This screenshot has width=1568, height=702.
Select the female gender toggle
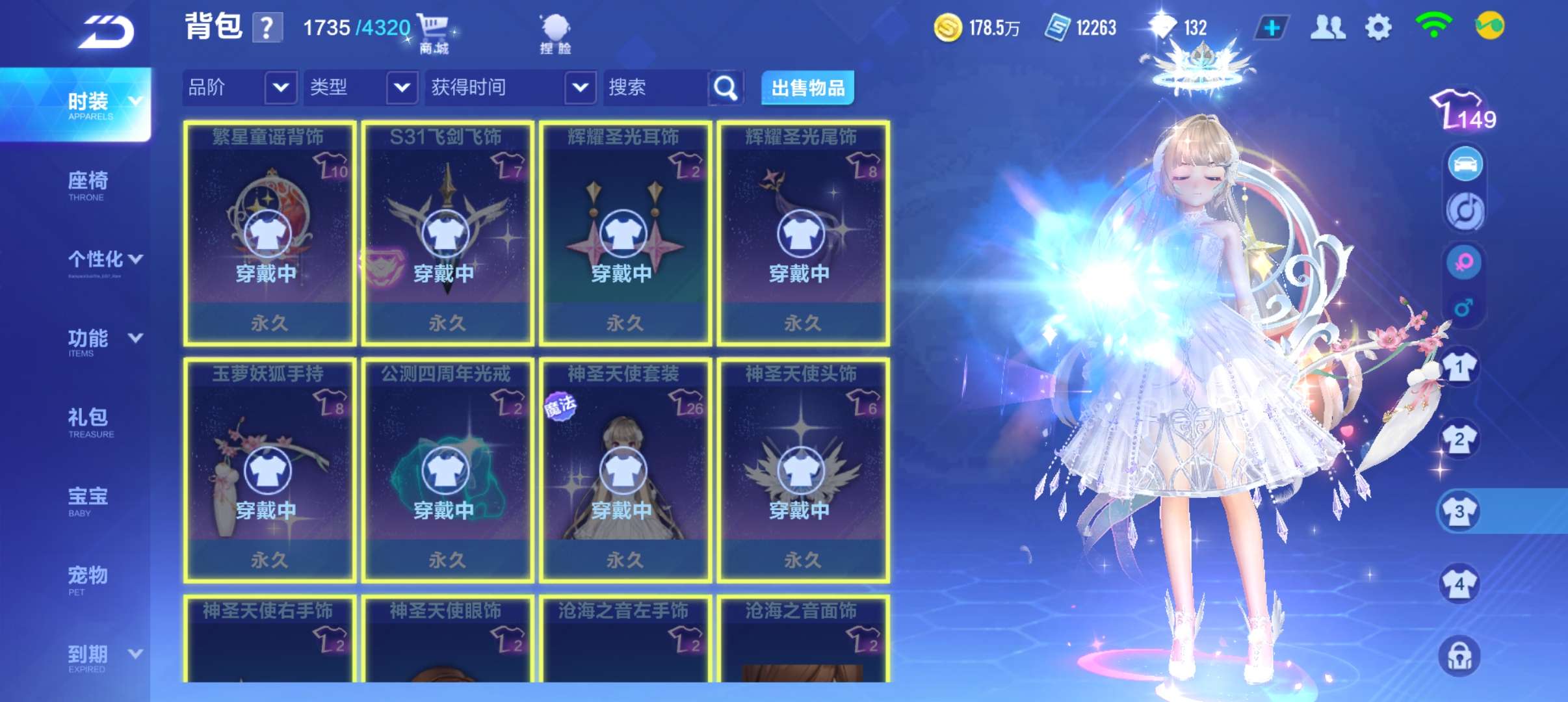1465,262
